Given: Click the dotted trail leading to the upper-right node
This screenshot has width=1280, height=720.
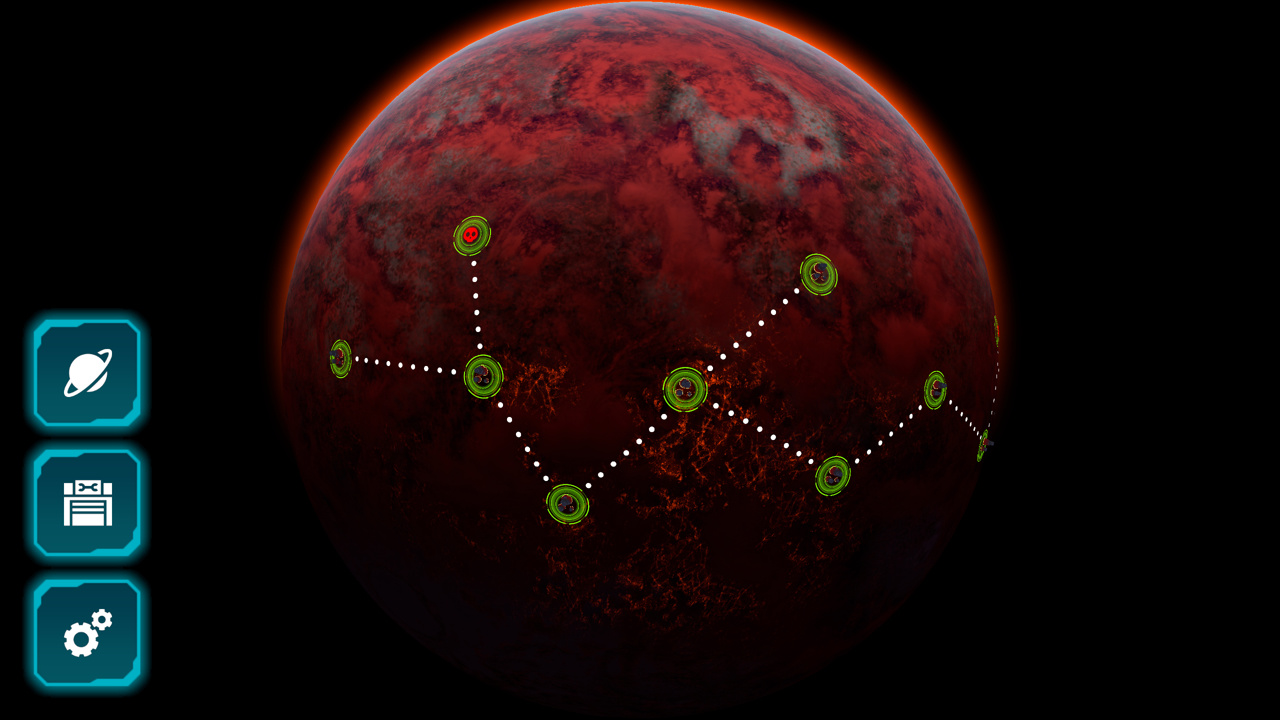Looking at the screenshot, I should pyautogui.click(x=760, y=325).
